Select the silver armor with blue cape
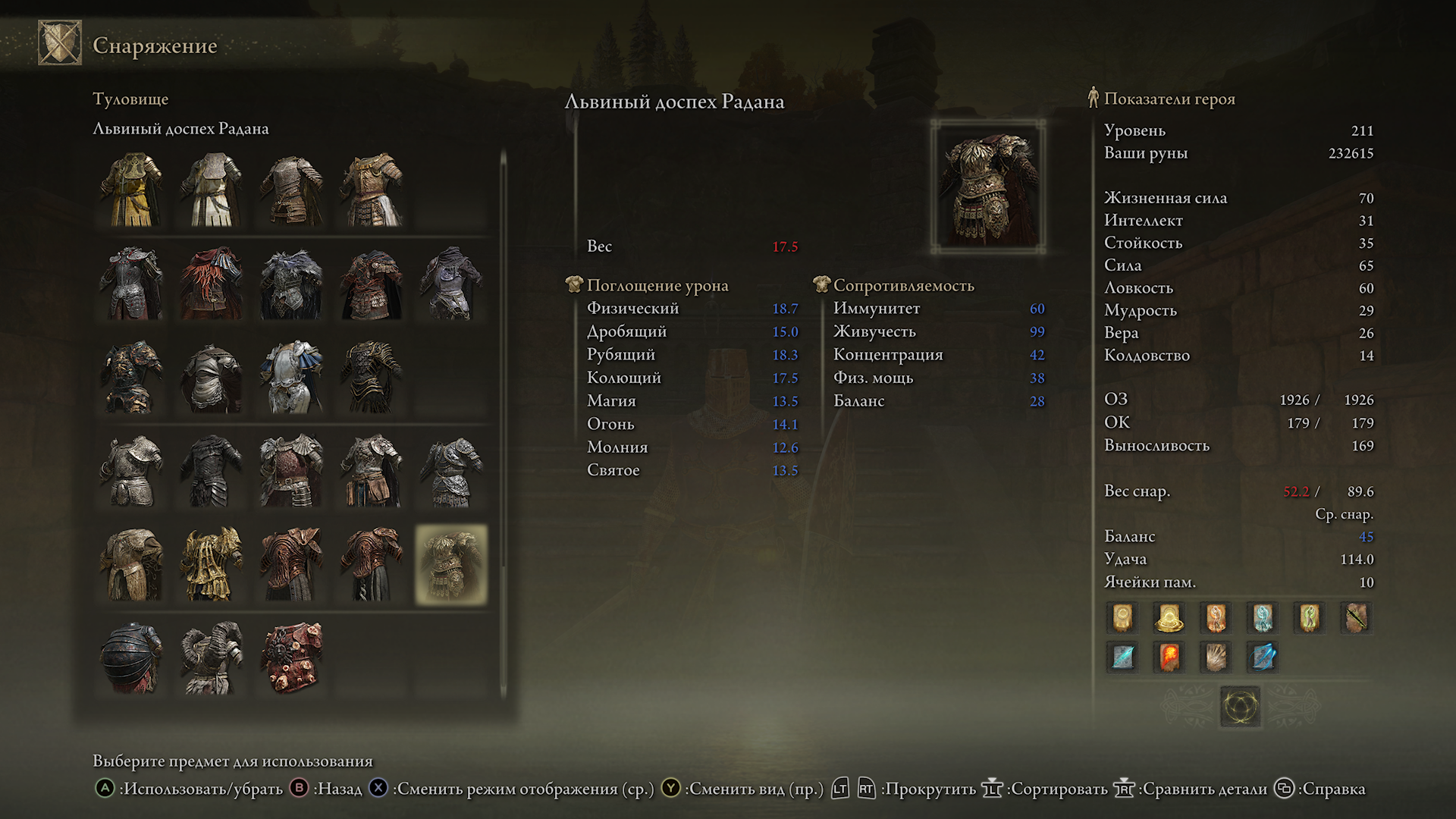The height and width of the screenshot is (819, 1456). pos(292,377)
